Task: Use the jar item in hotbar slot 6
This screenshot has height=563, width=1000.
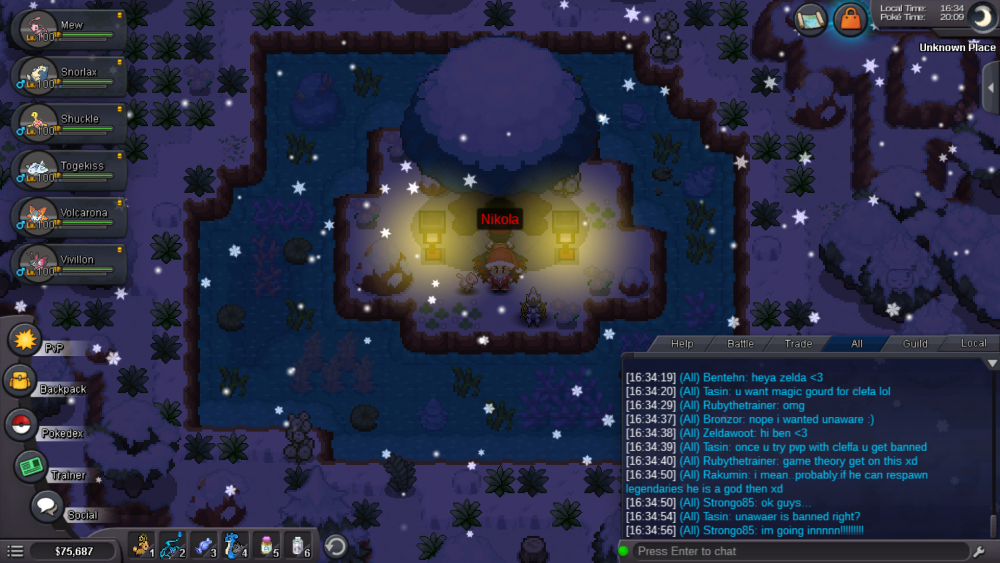Action: (298, 546)
